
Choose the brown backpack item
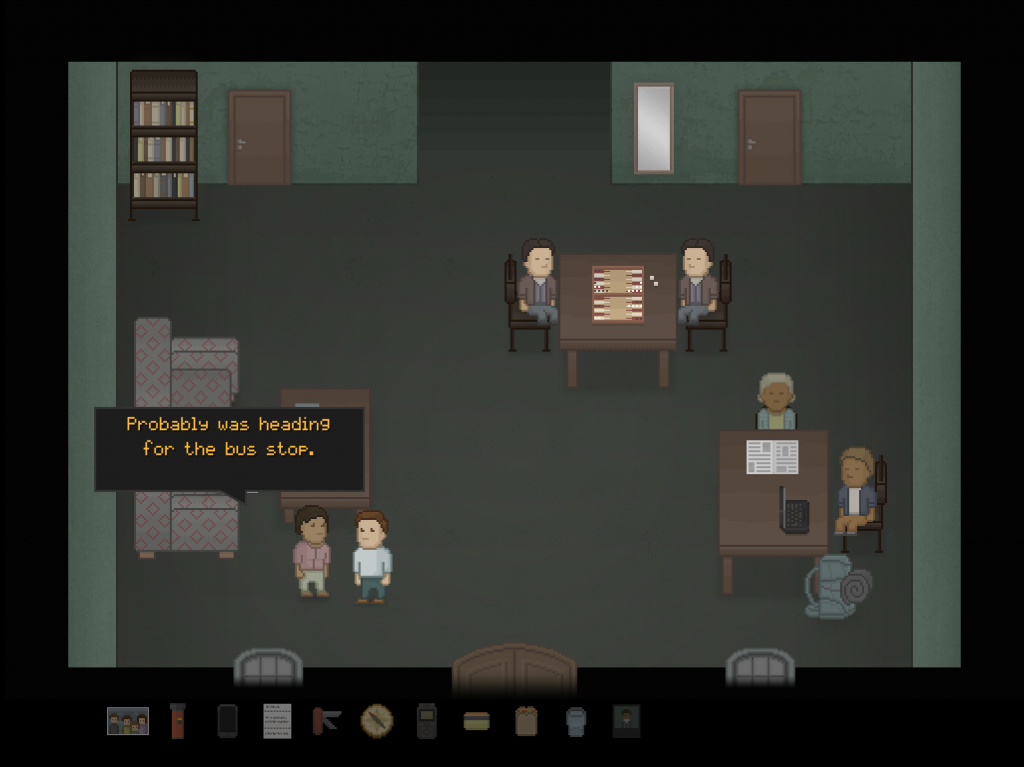click(526, 721)
